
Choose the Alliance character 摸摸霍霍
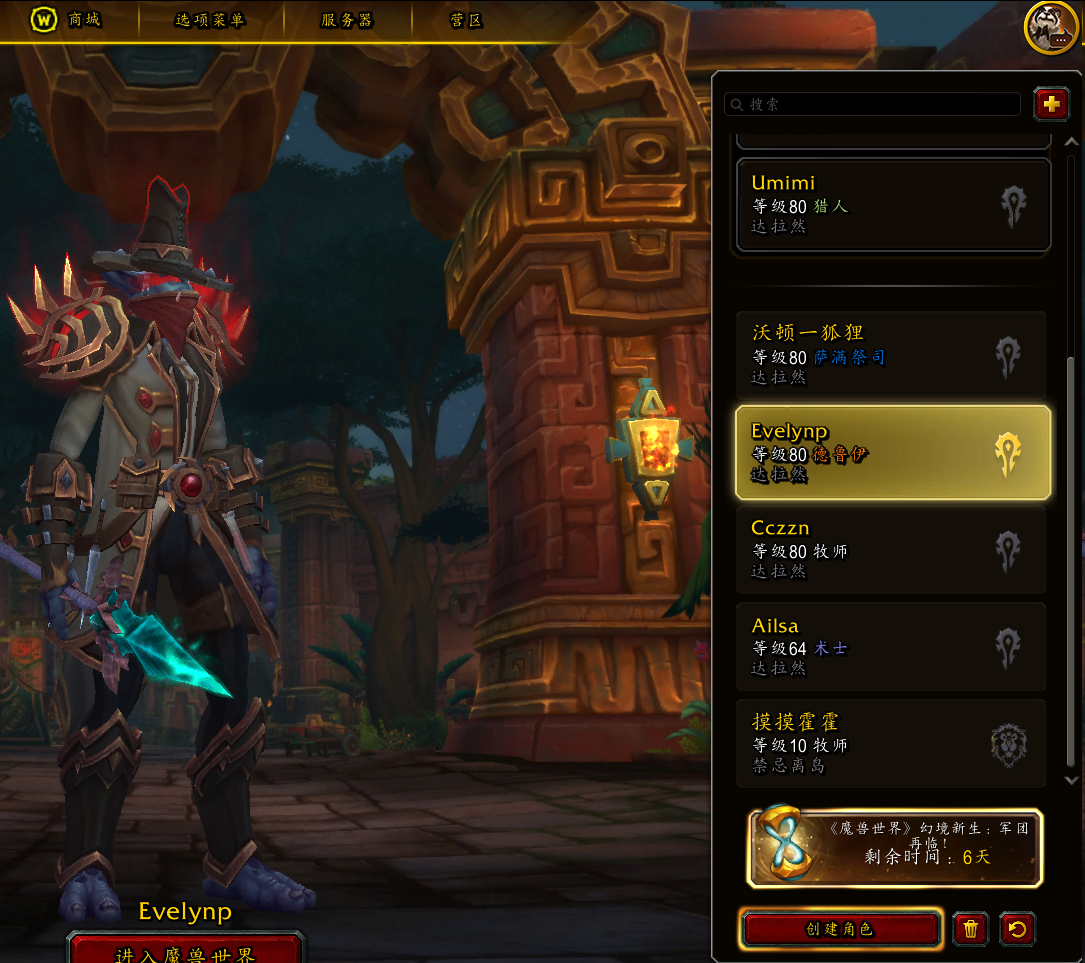click(x=891, y=743)
